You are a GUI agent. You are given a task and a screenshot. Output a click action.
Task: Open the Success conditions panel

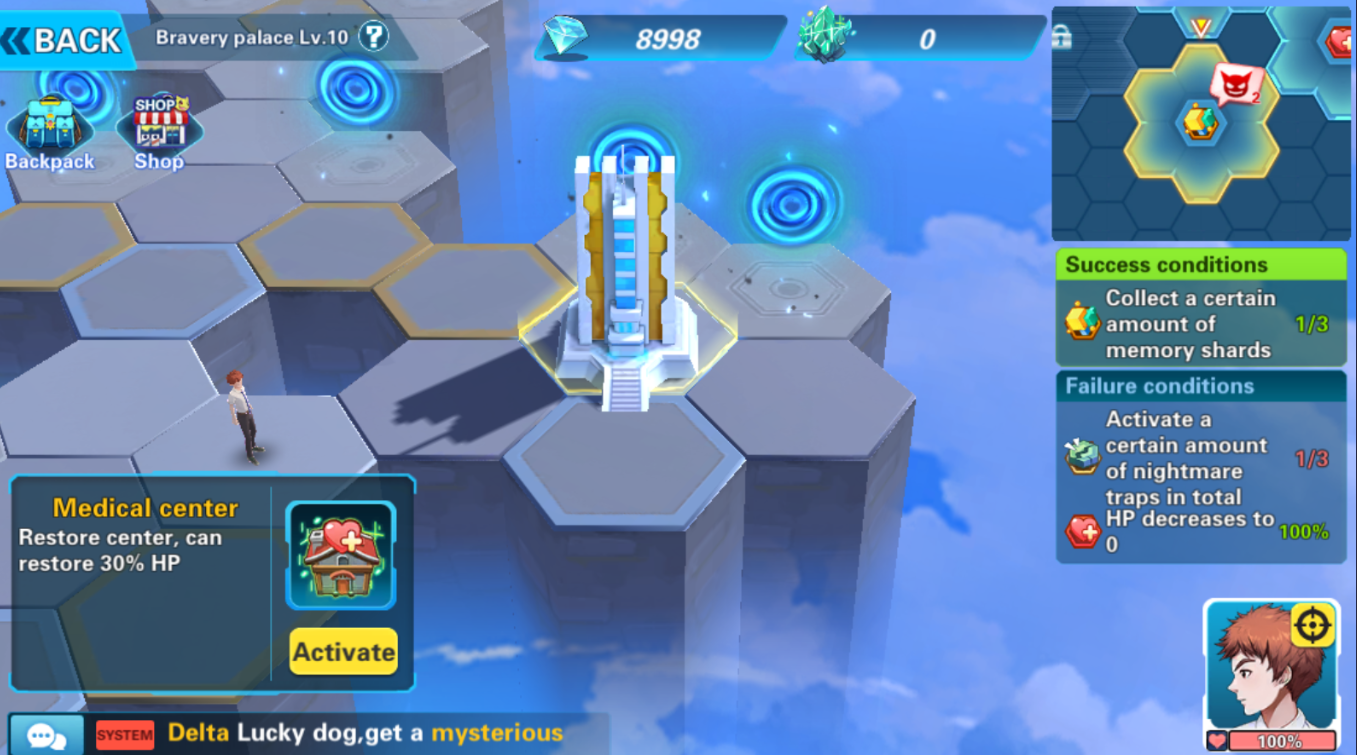1200,264
